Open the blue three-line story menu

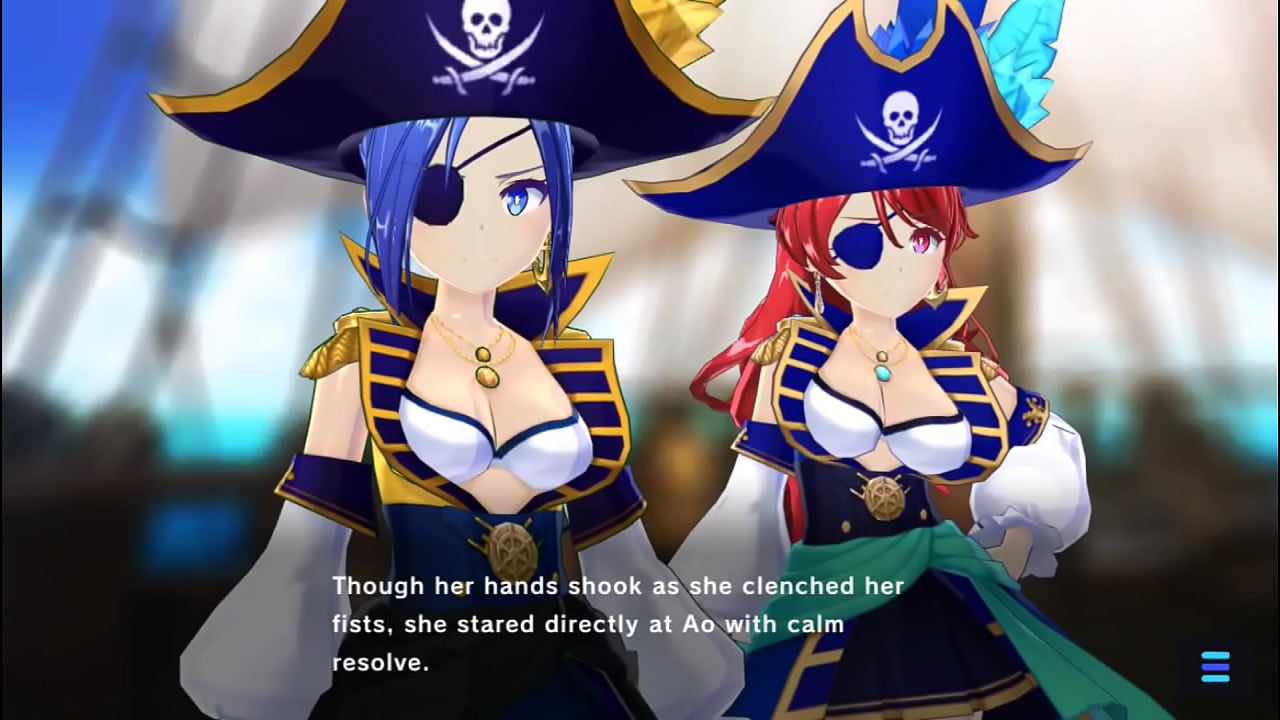coord(1215,666)
